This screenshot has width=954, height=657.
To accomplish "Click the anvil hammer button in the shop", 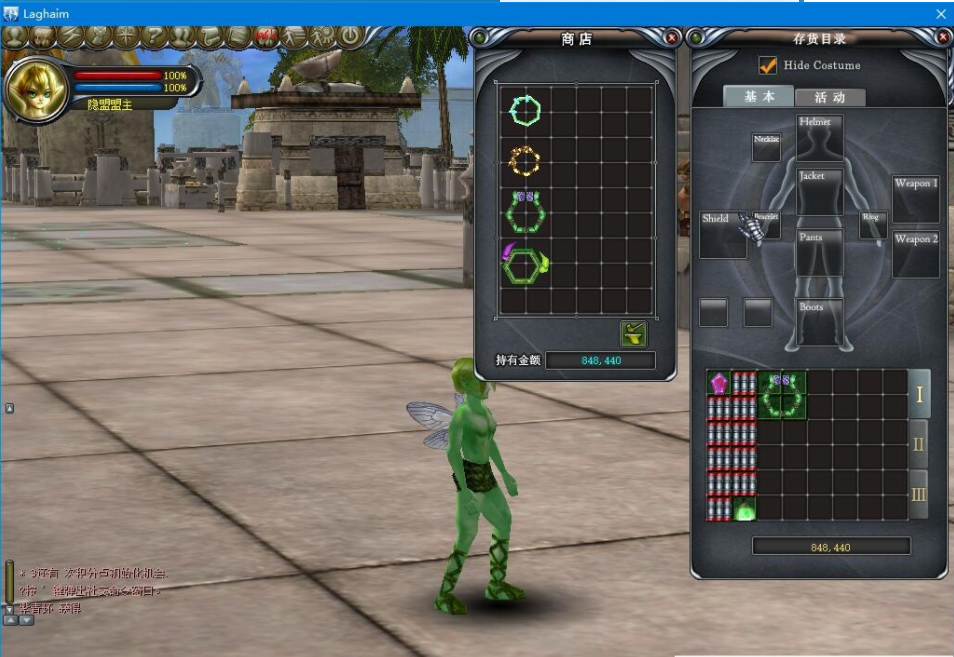I will pos(633,334).
